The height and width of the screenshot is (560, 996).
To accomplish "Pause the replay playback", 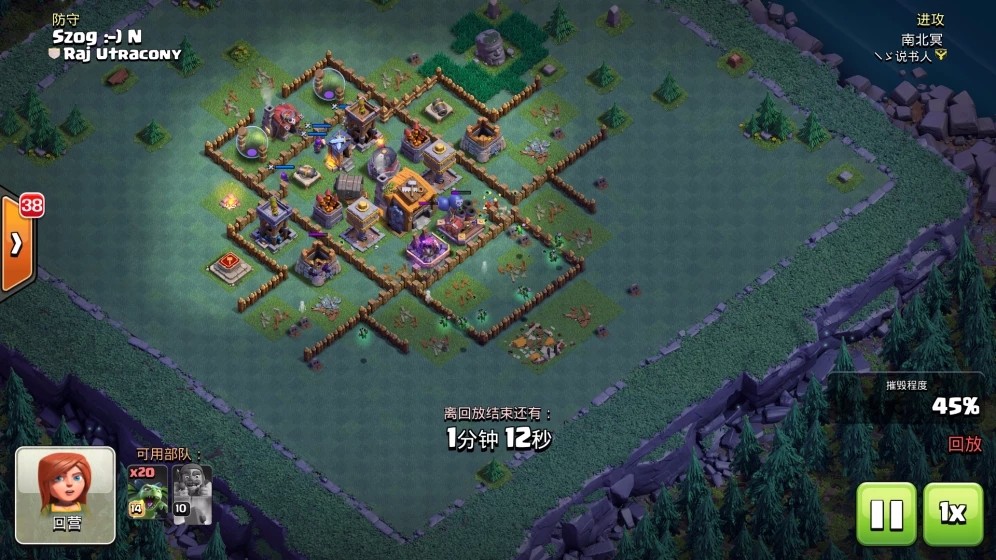I will 886,513.
